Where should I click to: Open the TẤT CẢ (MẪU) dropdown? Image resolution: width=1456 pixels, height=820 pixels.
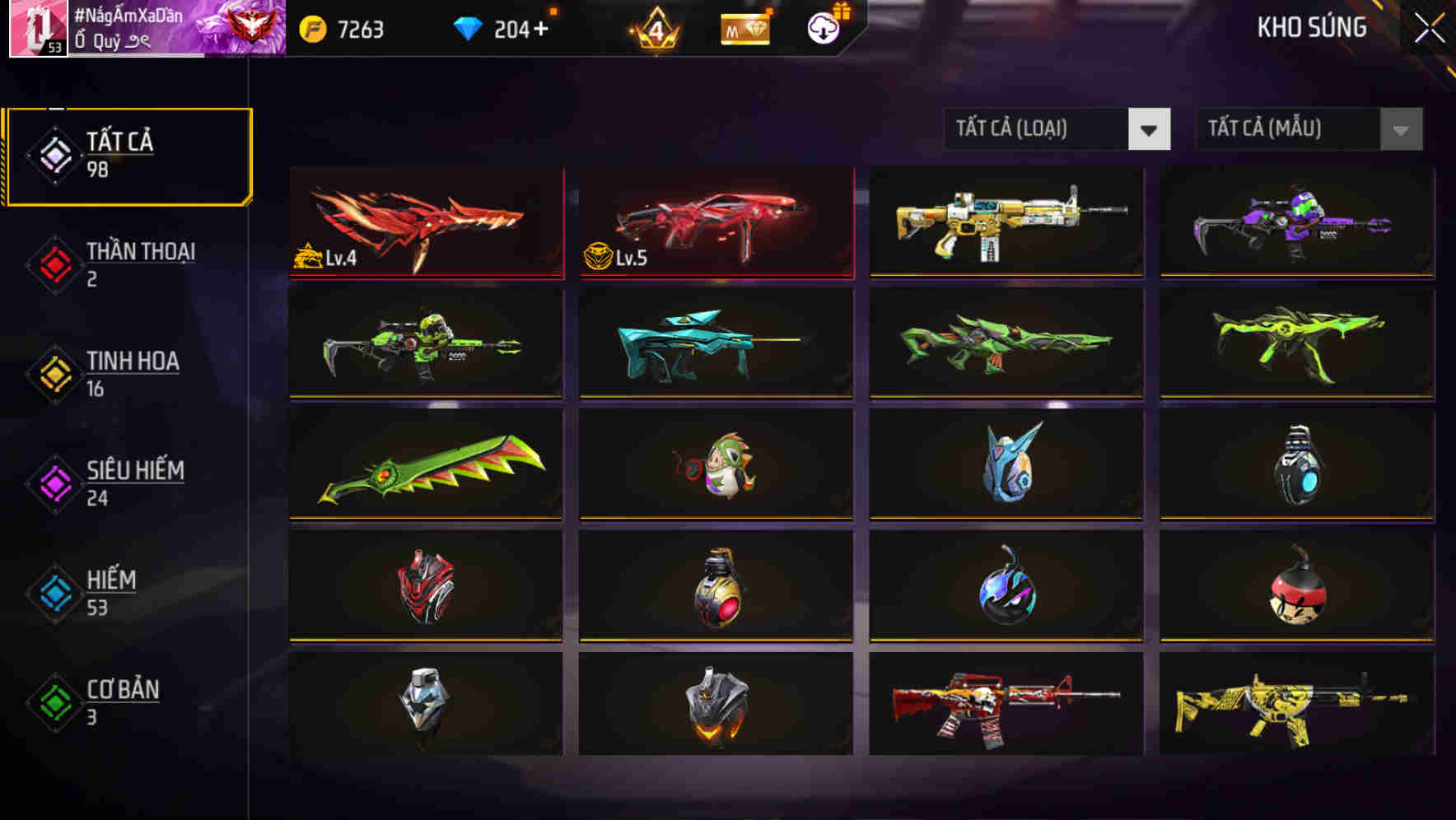point(1285,129)
